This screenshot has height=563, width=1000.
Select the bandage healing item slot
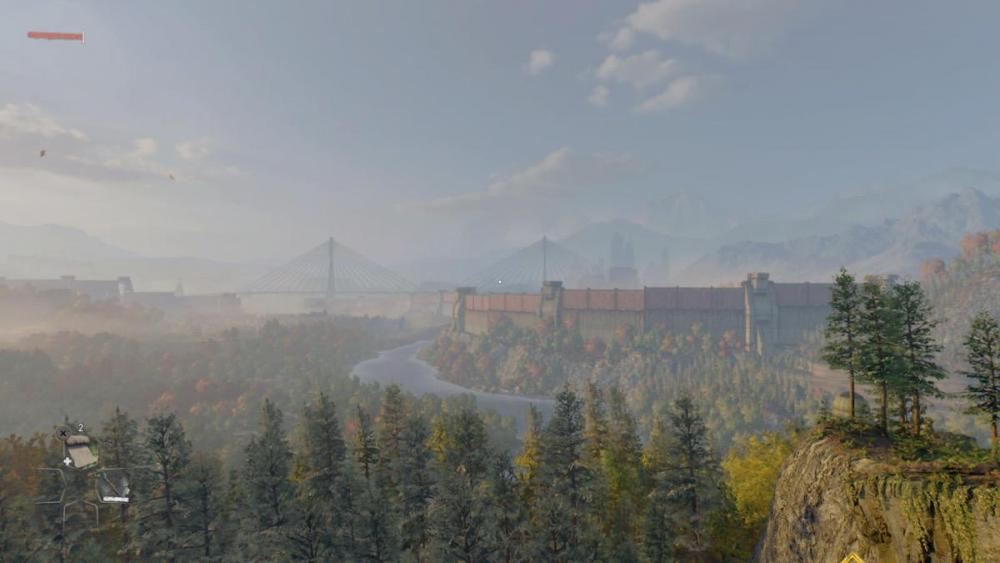(x=80, y=451)
